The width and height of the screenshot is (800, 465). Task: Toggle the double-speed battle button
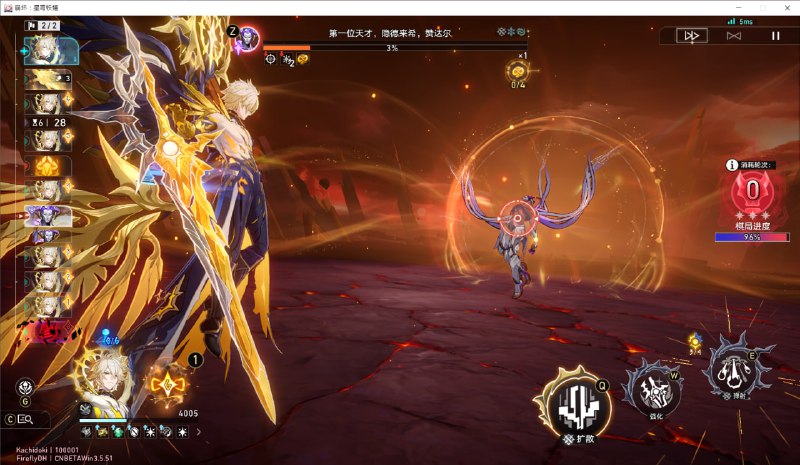click(x=689, y=36)
